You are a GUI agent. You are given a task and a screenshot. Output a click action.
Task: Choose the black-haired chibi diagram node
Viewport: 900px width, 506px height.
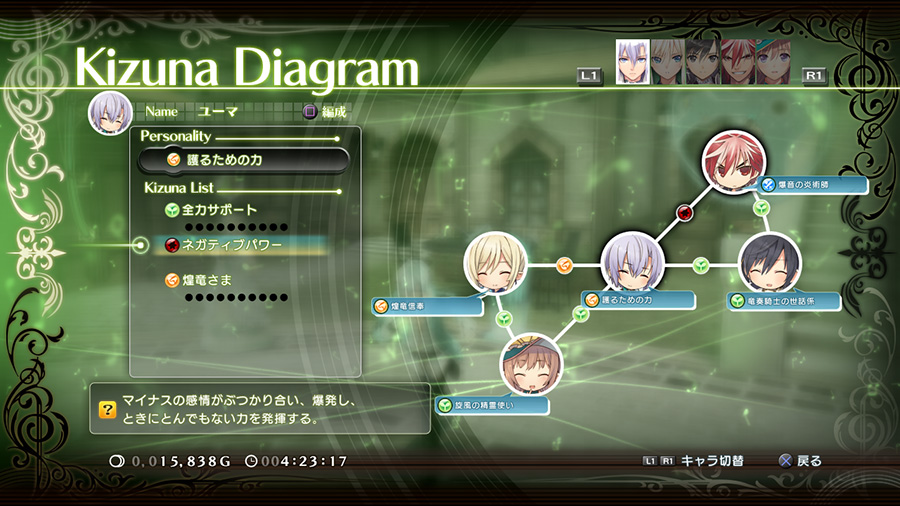click(769, 264)
